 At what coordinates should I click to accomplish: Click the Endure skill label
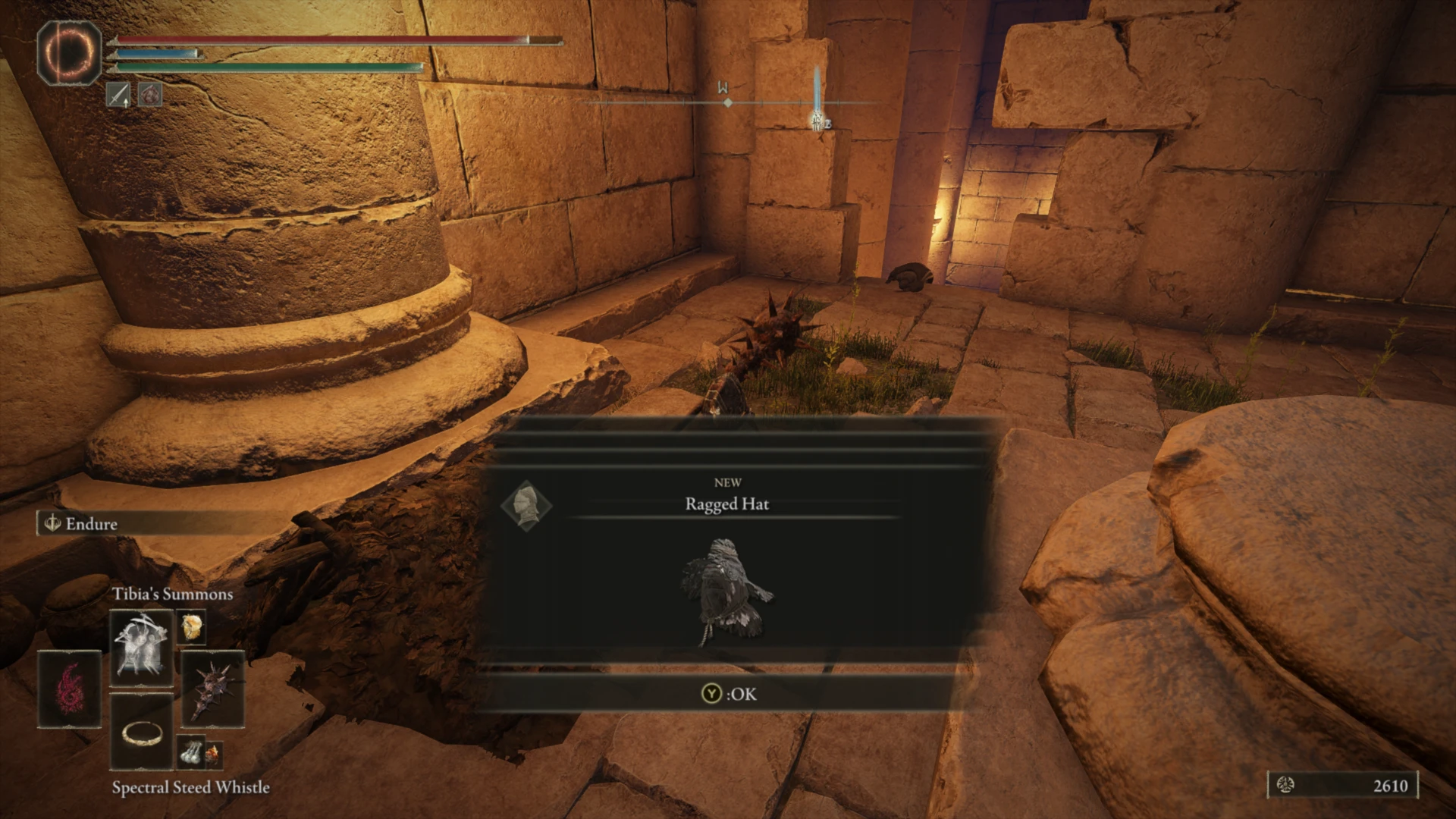tap(91, 523)
